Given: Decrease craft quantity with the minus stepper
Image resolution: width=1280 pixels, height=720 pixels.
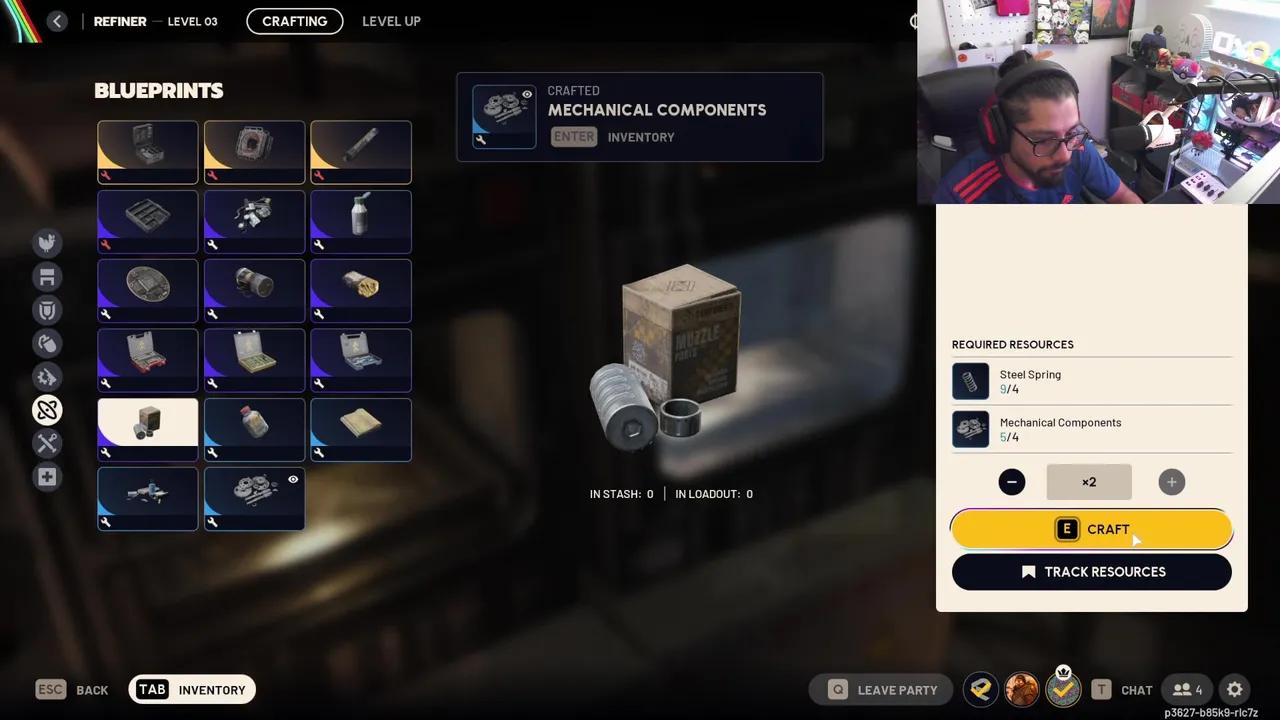Looking at the screenshot, I should 1011,482.
